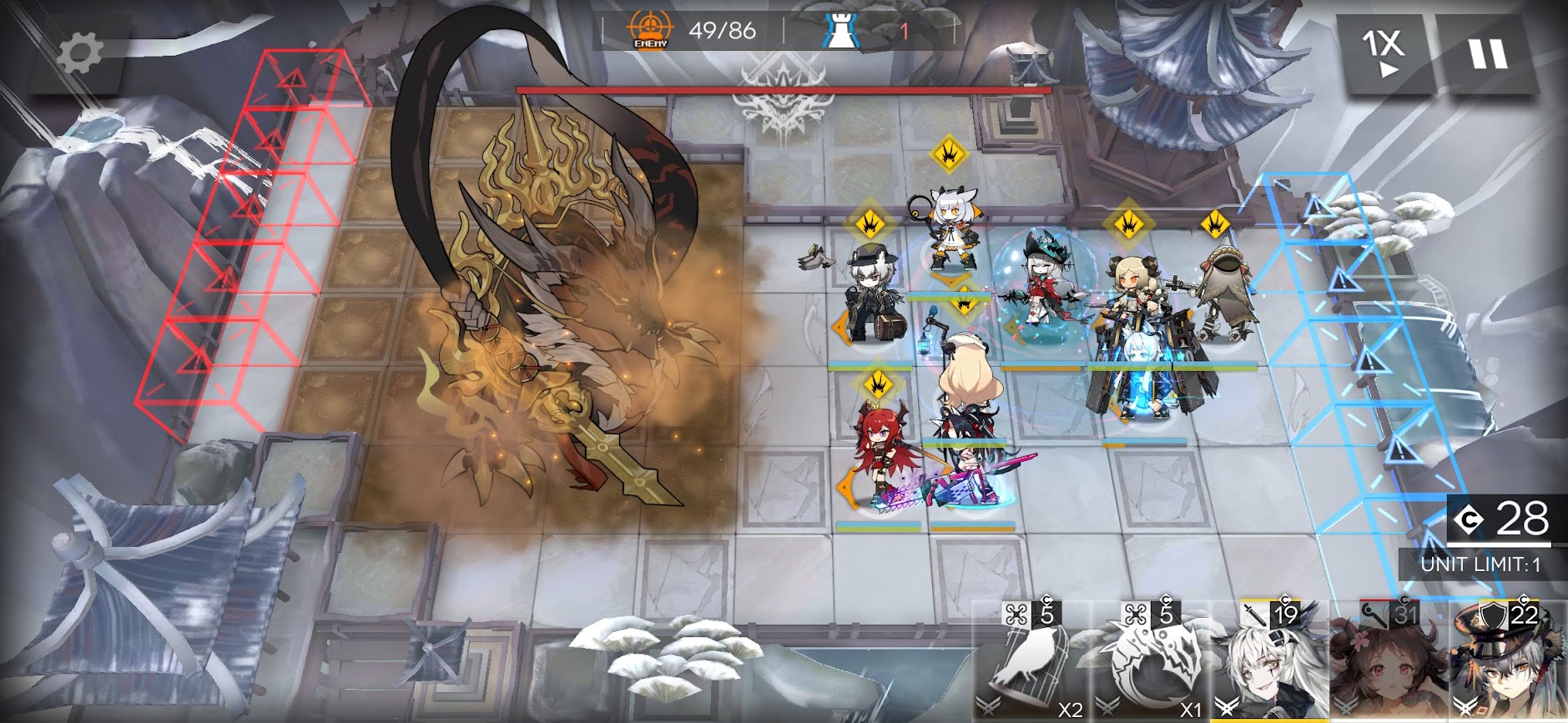
Task: Tap skill-ready marker above the hat-wearing operator
Action: tap(870, 223)
